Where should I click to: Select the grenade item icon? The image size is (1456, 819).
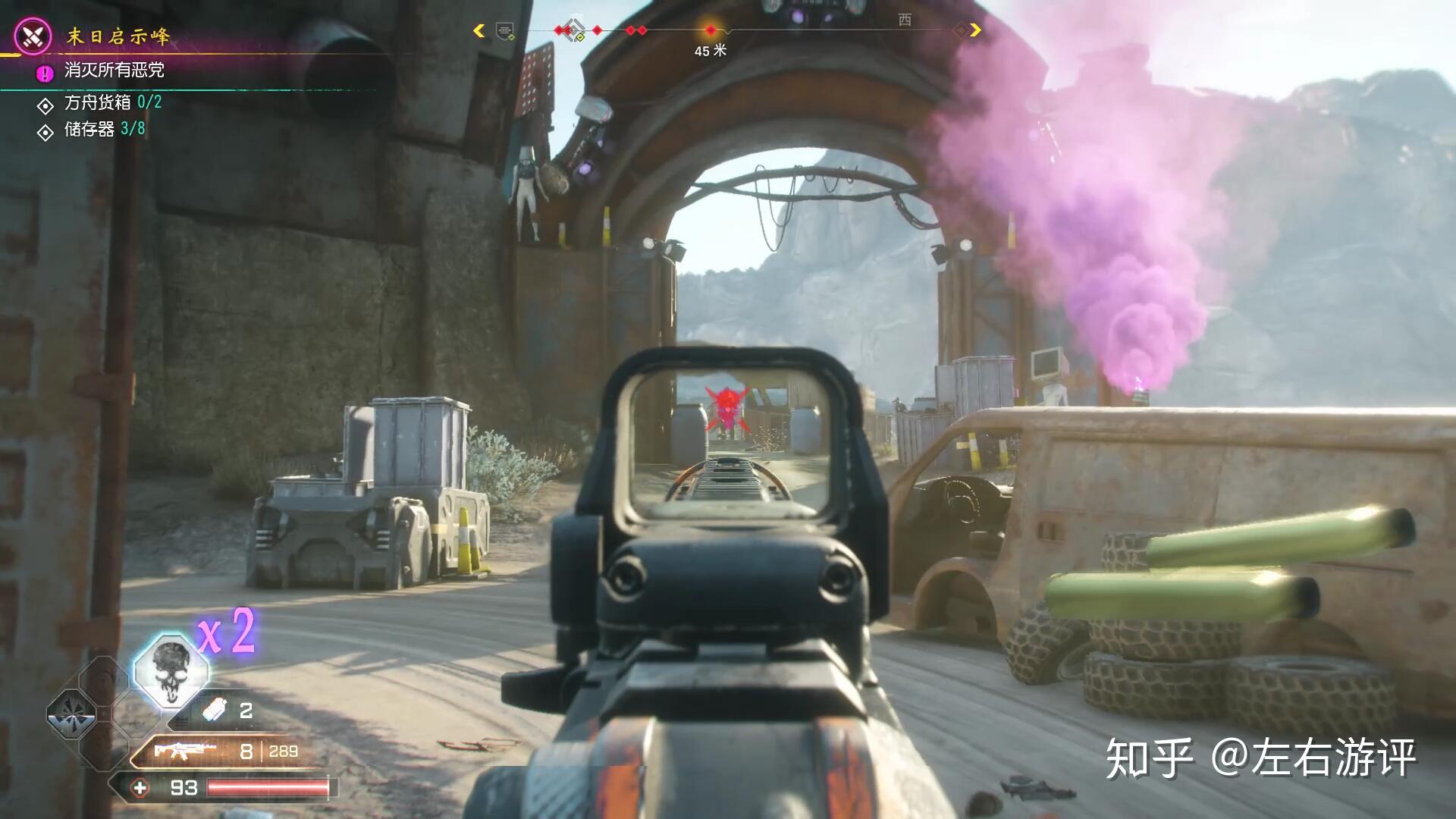pyautogui.click(x=215, y=711)
